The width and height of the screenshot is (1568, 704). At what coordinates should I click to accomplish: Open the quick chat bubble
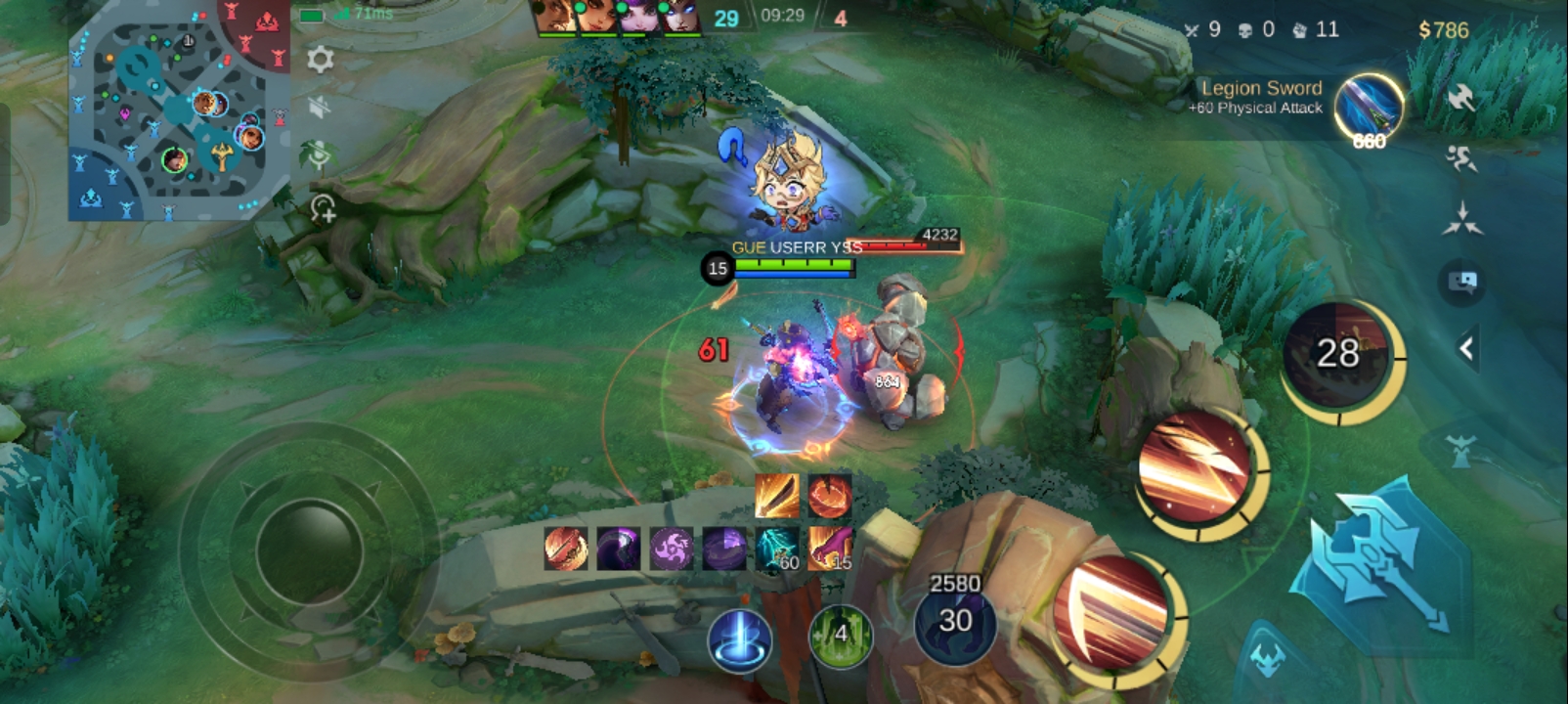click(1461, 283)
